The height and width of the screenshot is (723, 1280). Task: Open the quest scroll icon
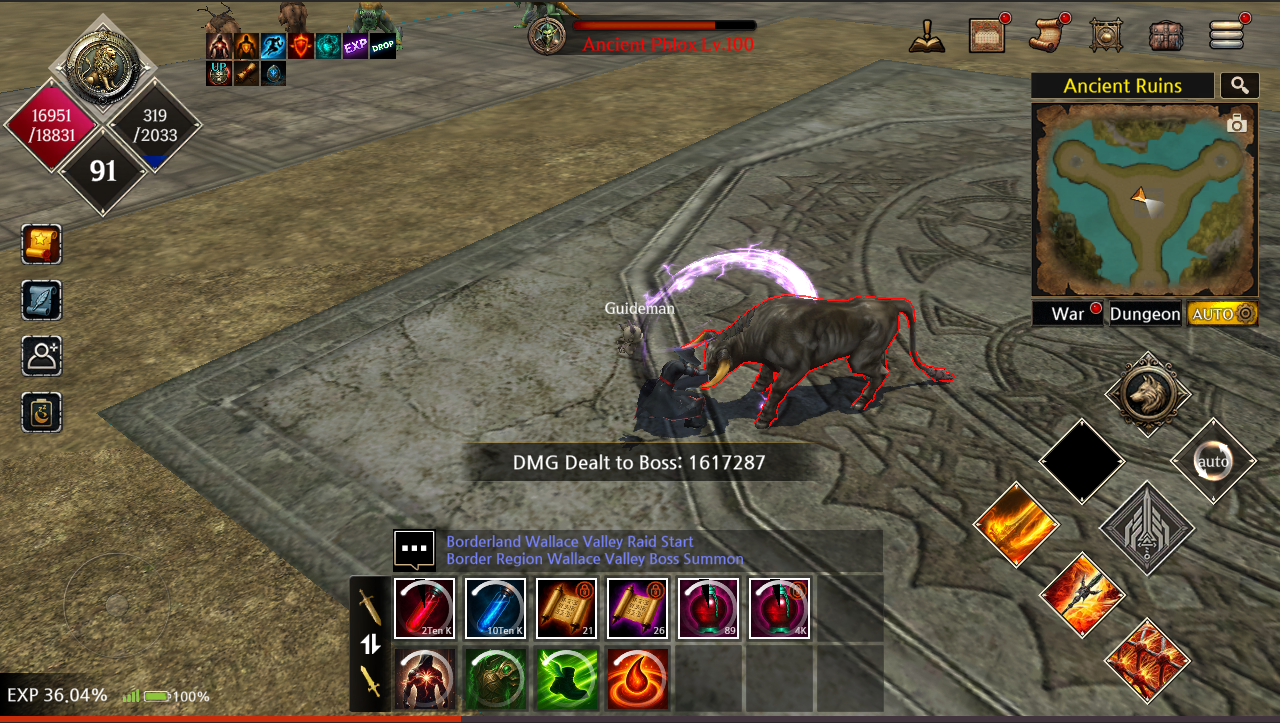(x=1047, y=35)
